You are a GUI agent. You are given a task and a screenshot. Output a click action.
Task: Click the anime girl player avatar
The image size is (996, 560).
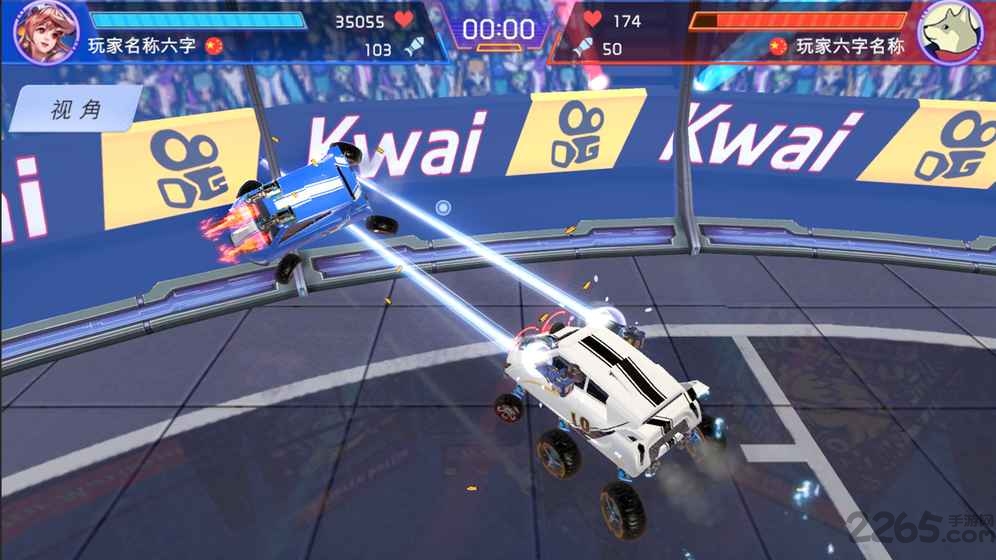pos(46,31)
